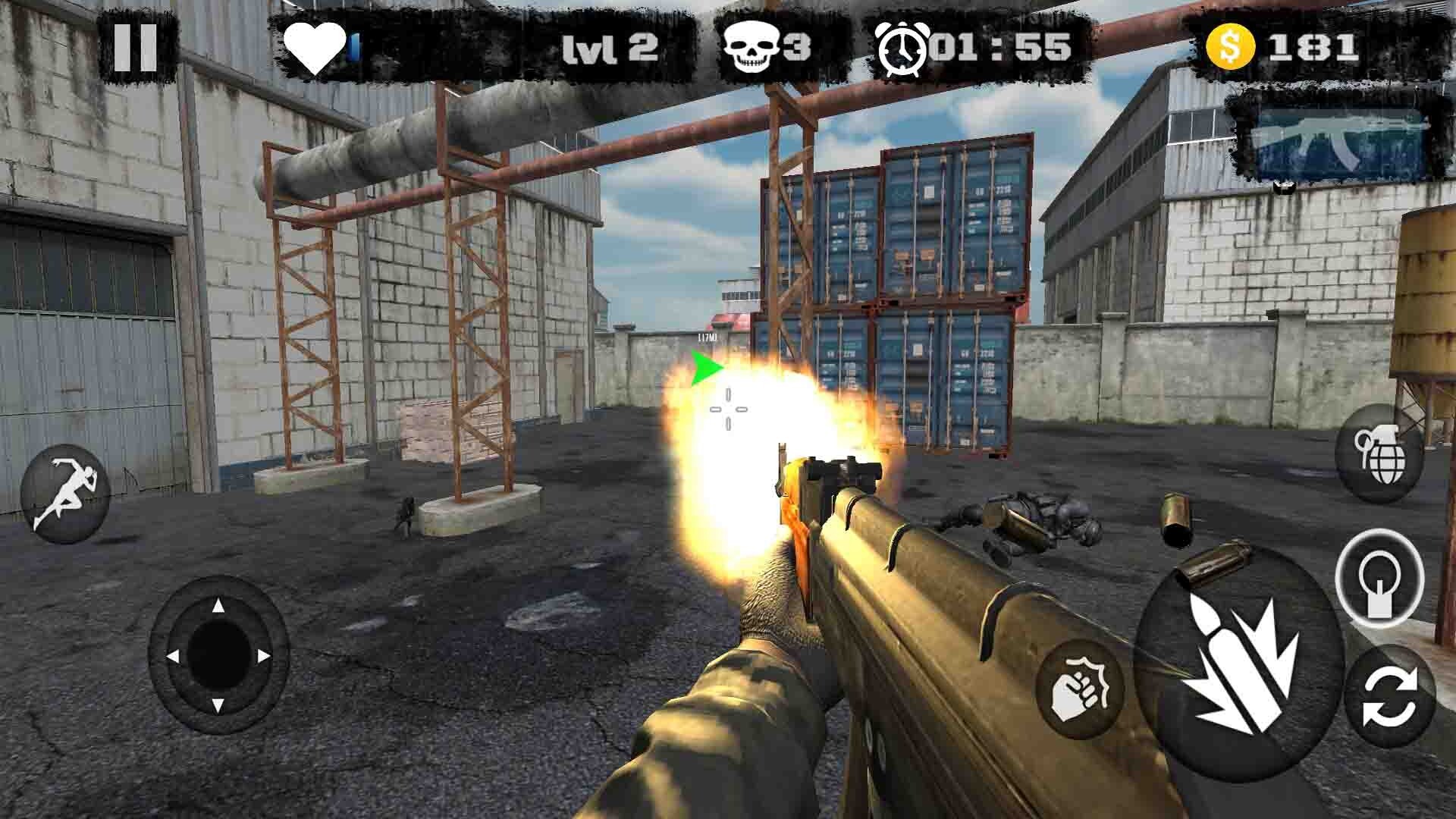Reload the weapon with circular arrows

pyautogui.click(x=1390, y=698)
